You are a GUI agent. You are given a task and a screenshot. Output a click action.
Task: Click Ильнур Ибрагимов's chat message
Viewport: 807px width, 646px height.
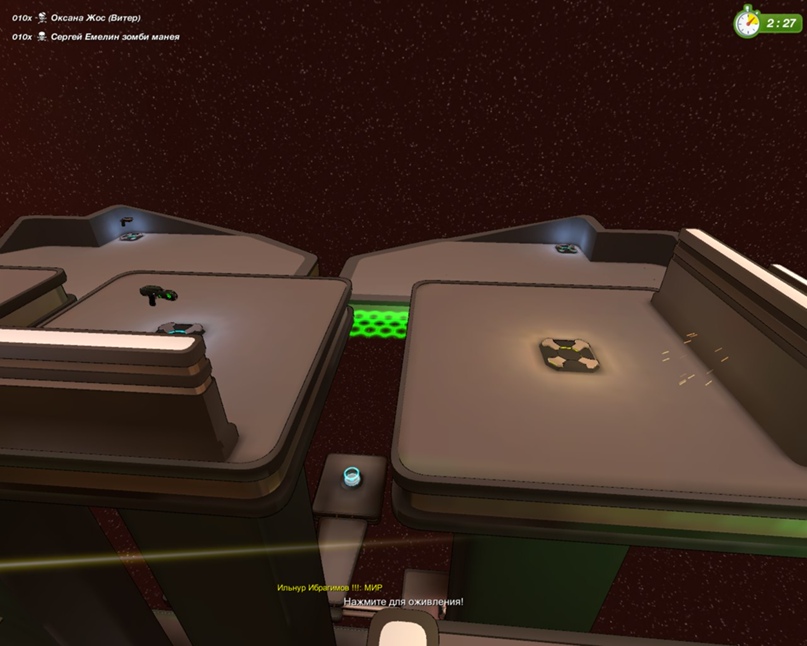point(329,587)
